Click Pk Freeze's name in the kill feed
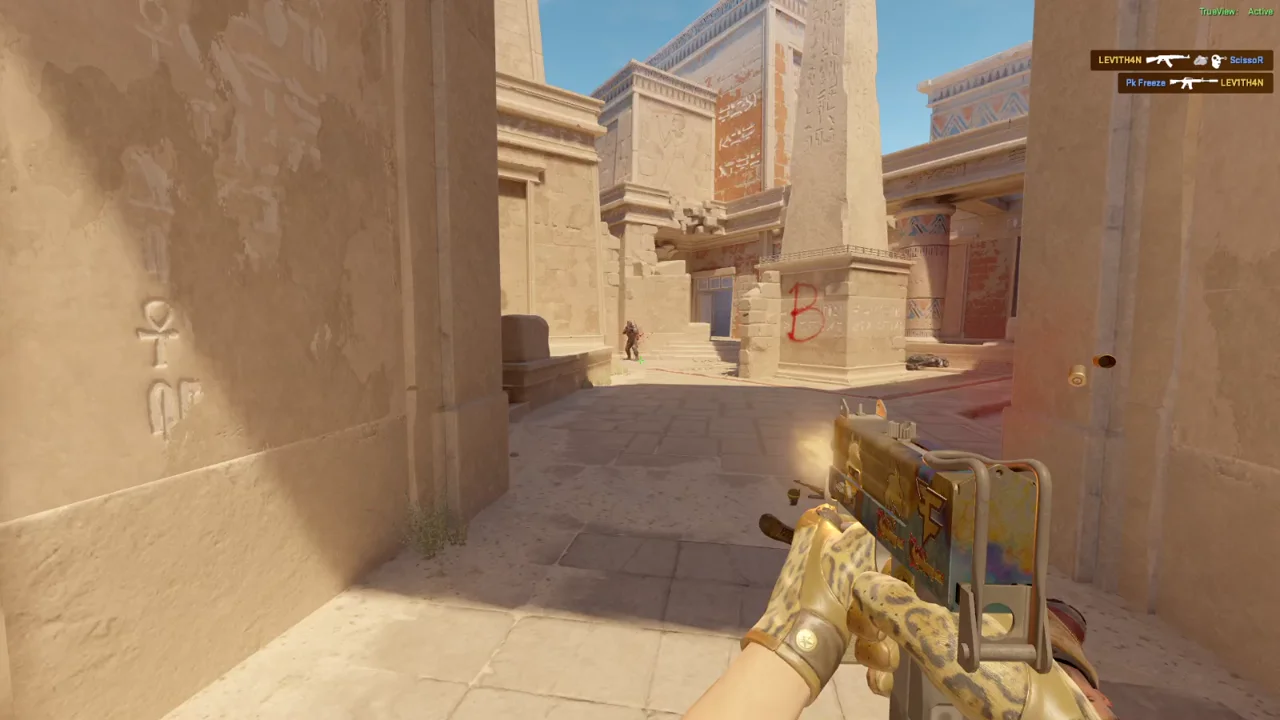The width and height of the screenshot is (1280, 720). tap(1145, 82)
